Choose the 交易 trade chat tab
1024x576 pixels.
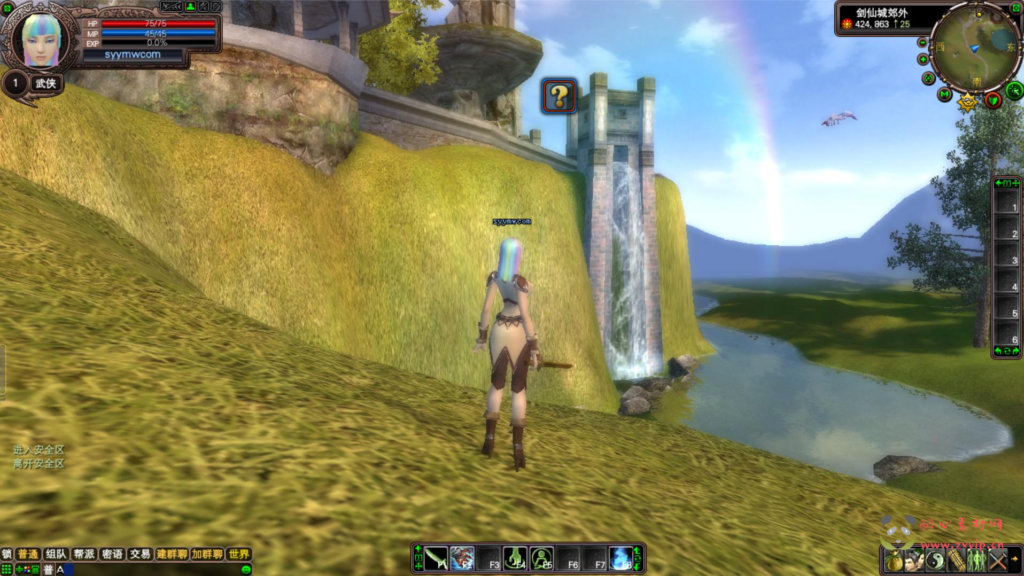140,554
